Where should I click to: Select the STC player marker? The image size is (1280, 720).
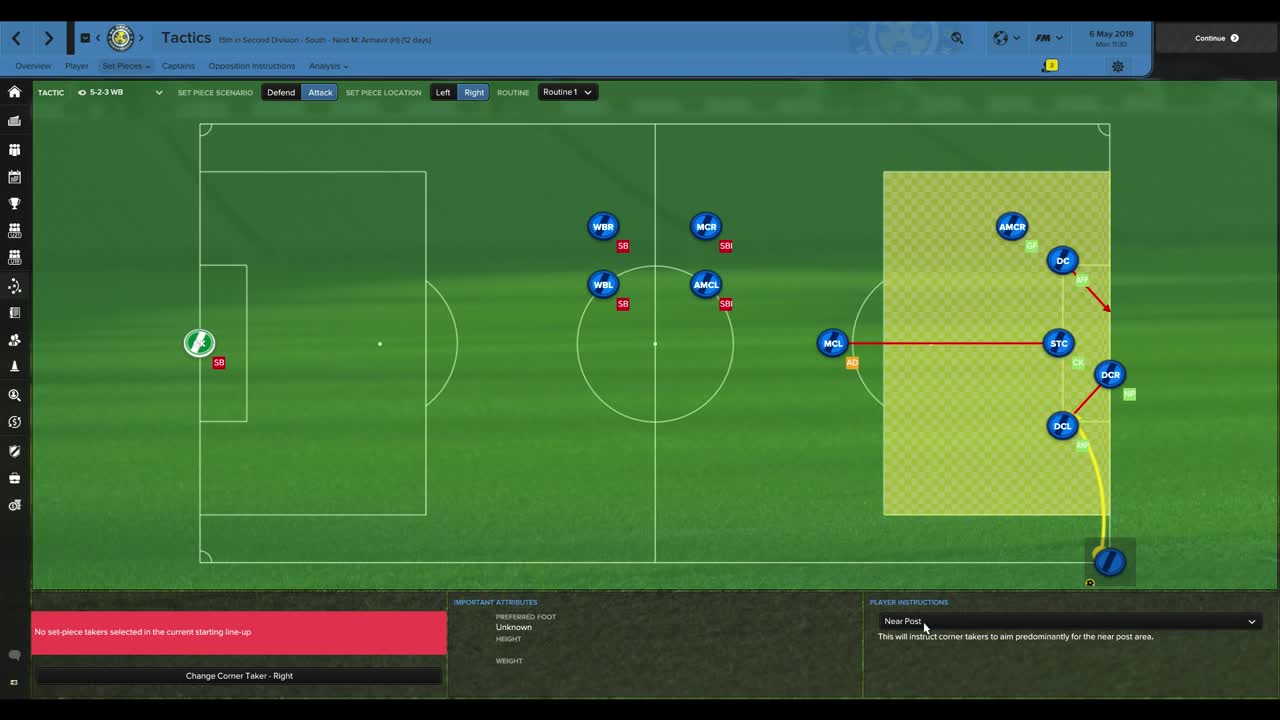coord(1058,343)
